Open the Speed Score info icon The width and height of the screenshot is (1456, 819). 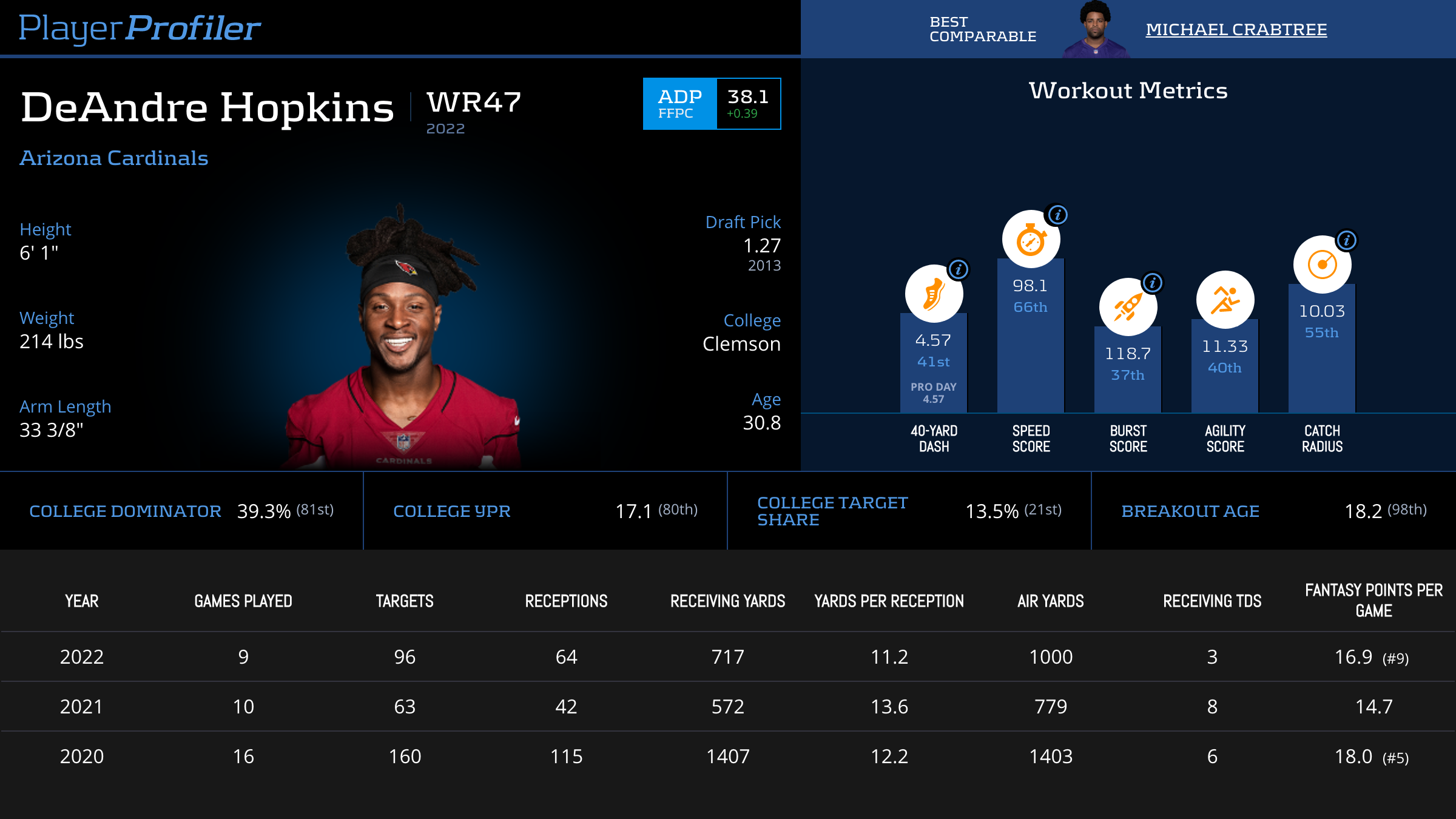coord(1058,215)
